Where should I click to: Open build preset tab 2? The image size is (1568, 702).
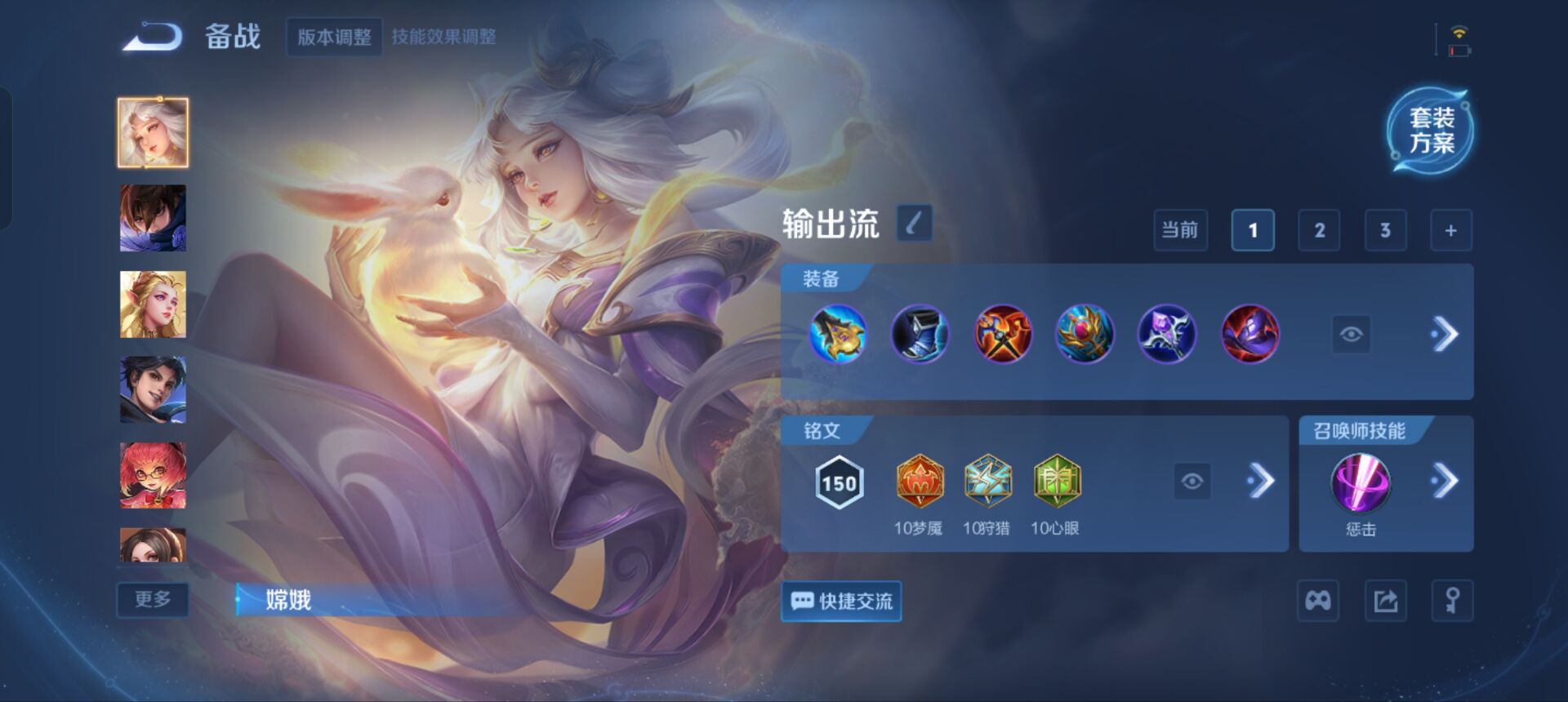1320,229
